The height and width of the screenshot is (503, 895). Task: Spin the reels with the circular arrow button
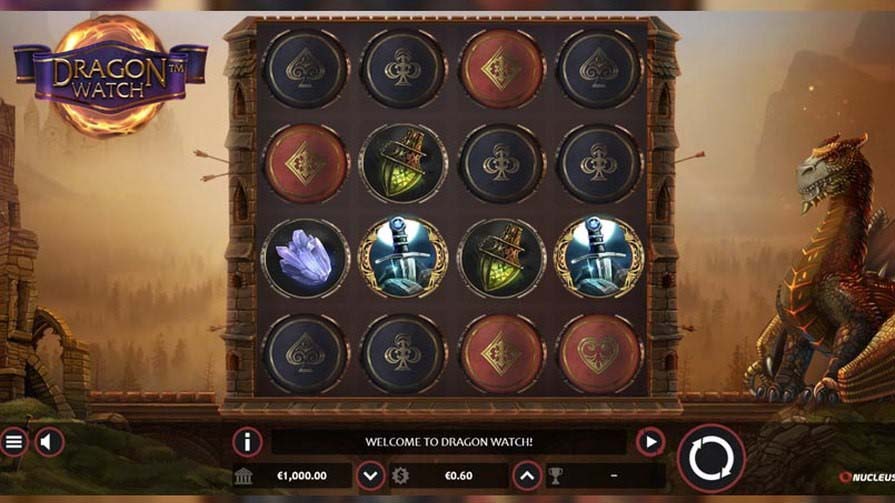pyautogui.click(x=711, y=458)
